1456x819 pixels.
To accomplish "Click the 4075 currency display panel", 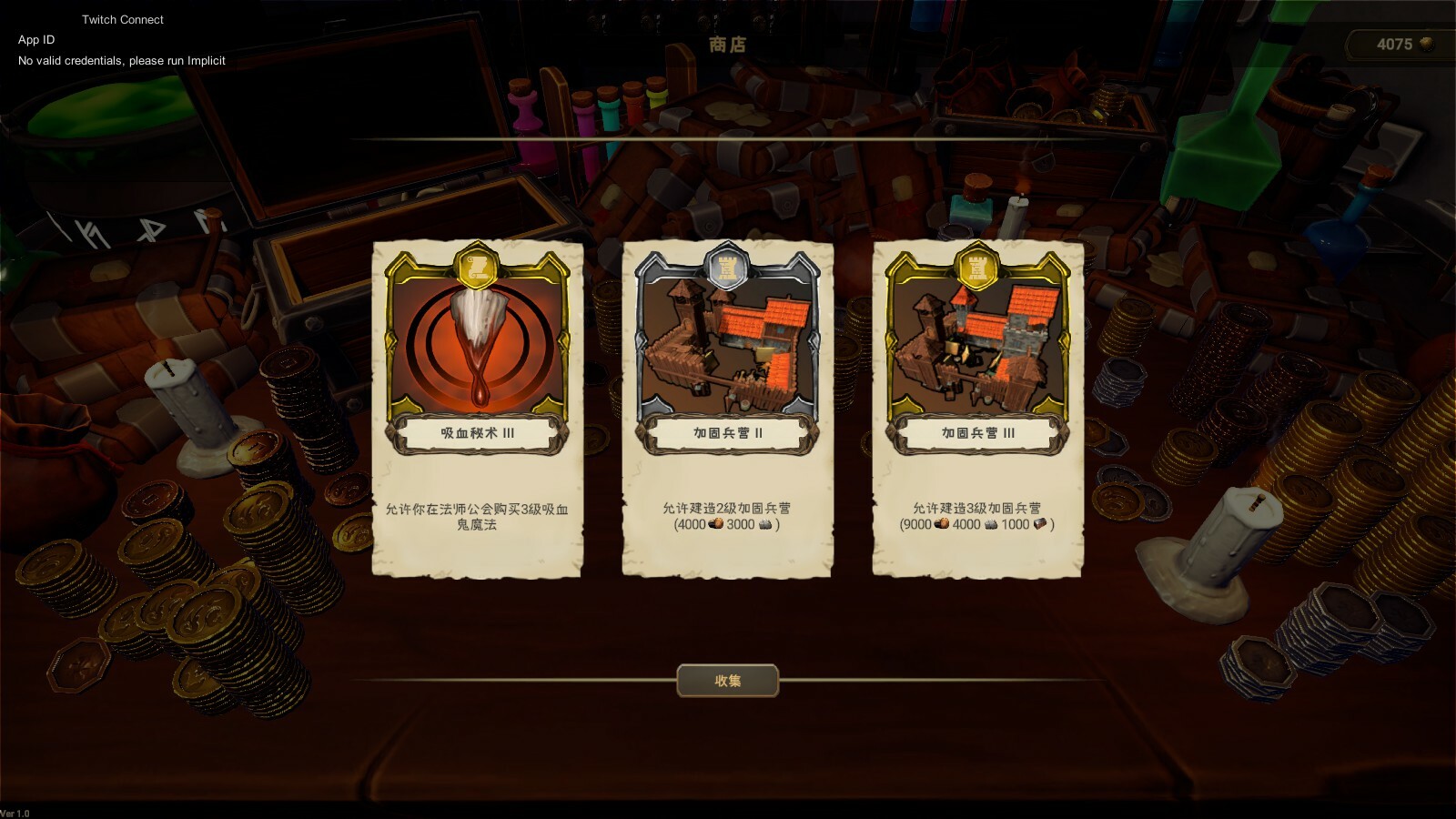I will tap(1400, 43).
